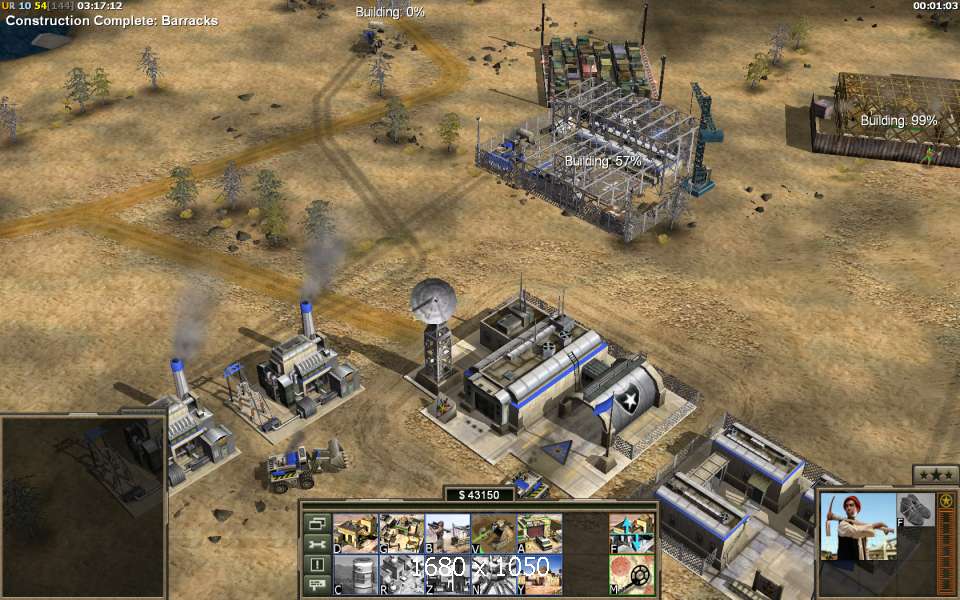The height and width of the screenshot is (600, 960).
Task: Click the wrench sidebar button
Action: click(316, 544)
